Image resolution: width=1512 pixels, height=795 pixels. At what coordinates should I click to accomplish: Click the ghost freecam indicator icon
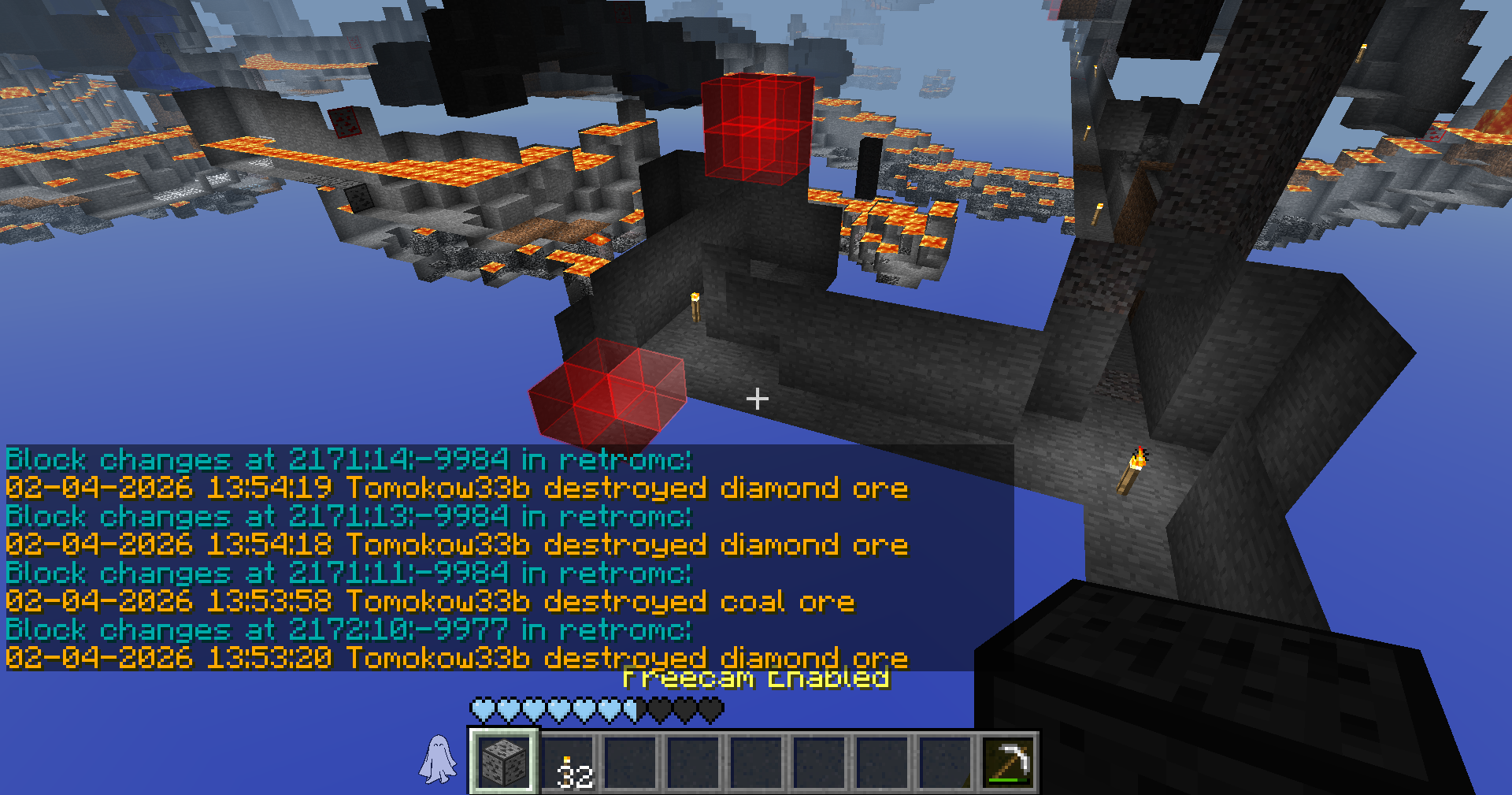pyautogui.click(x=438, y=760)
